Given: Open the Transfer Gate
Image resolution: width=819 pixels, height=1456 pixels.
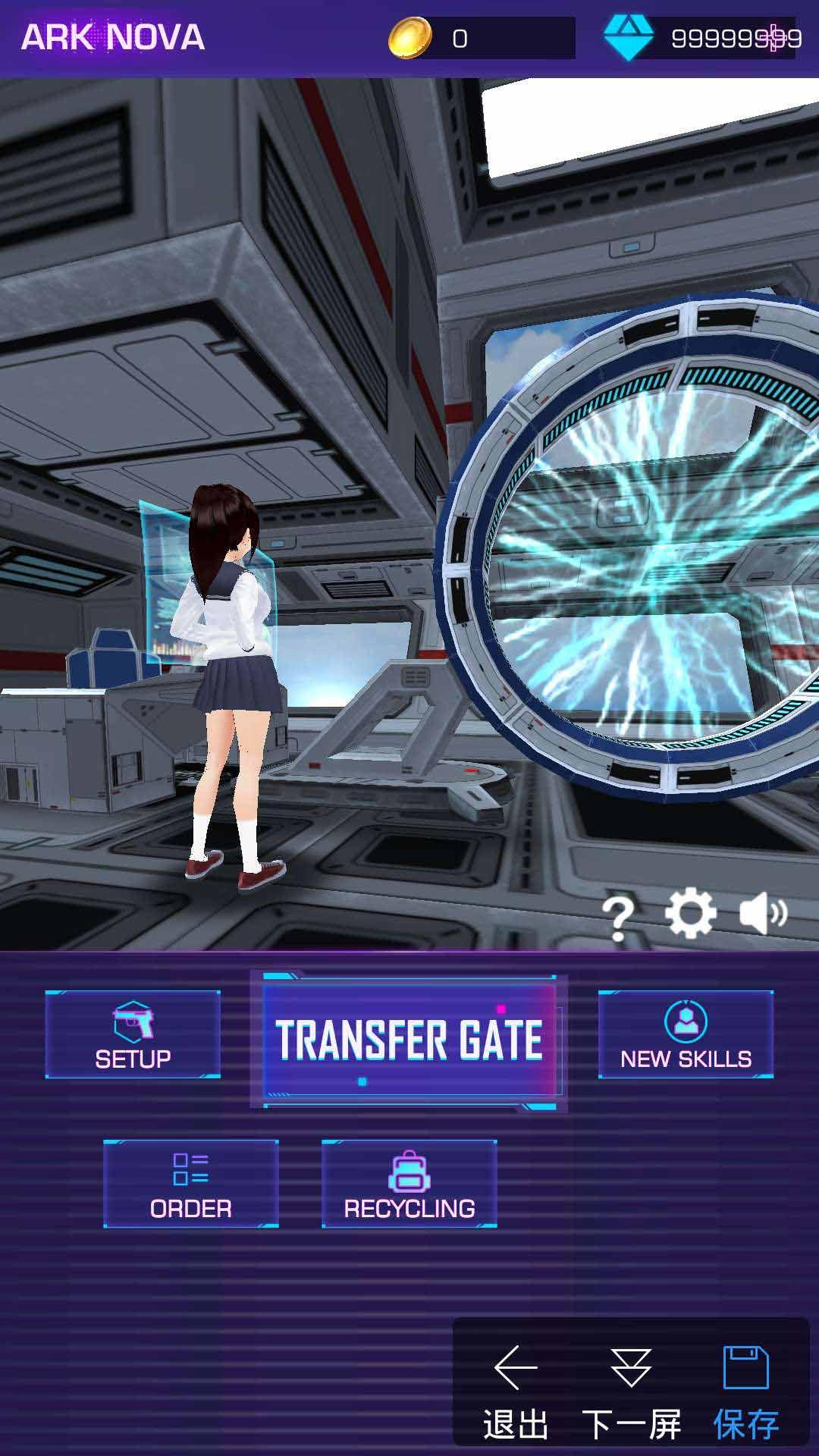Looking at the screenshot, I should click(409, 1040).
